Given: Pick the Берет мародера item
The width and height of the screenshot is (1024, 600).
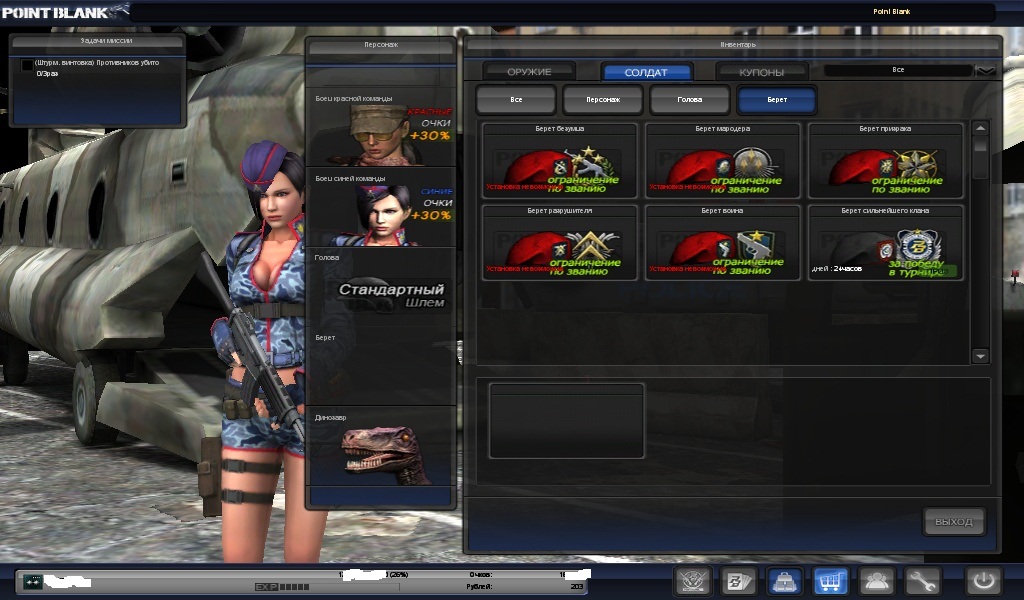Looking at the screenshot, I should pos(722,160).
